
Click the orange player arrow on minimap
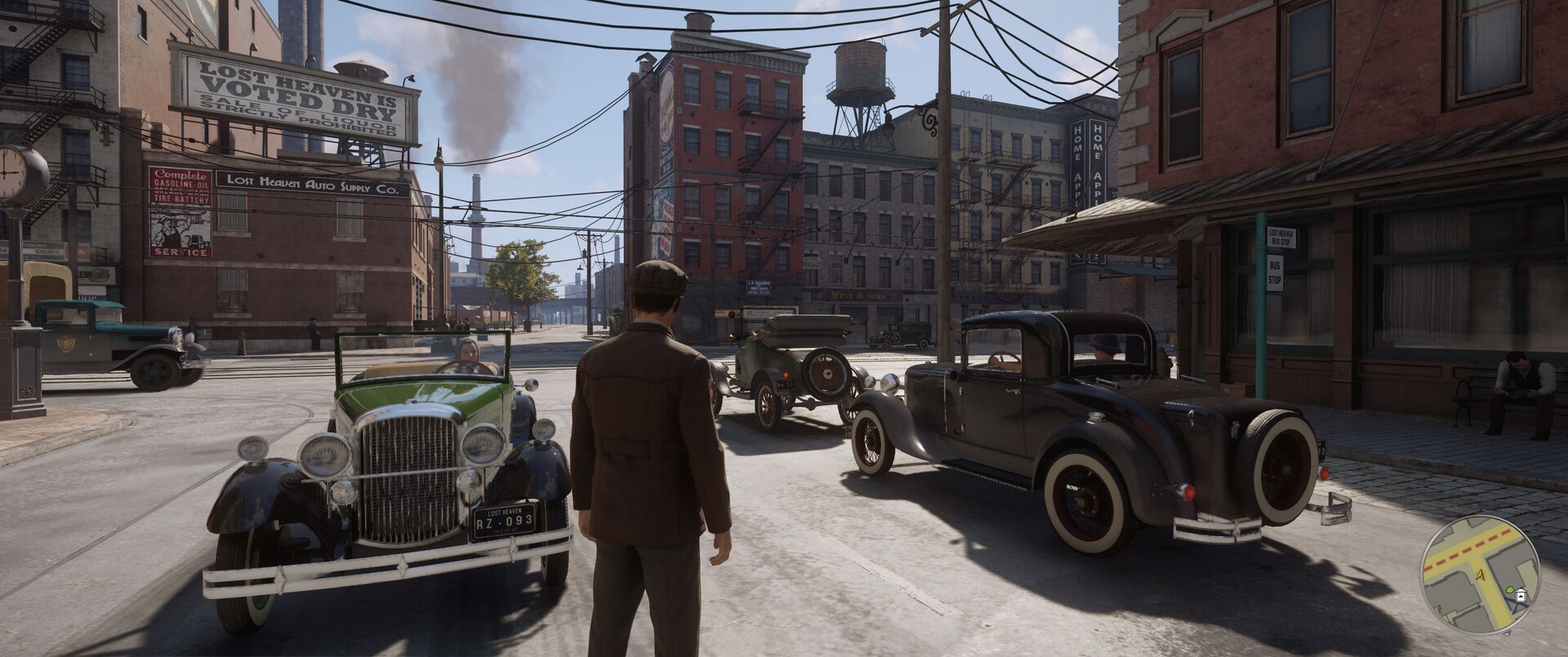pos(1479,577)
